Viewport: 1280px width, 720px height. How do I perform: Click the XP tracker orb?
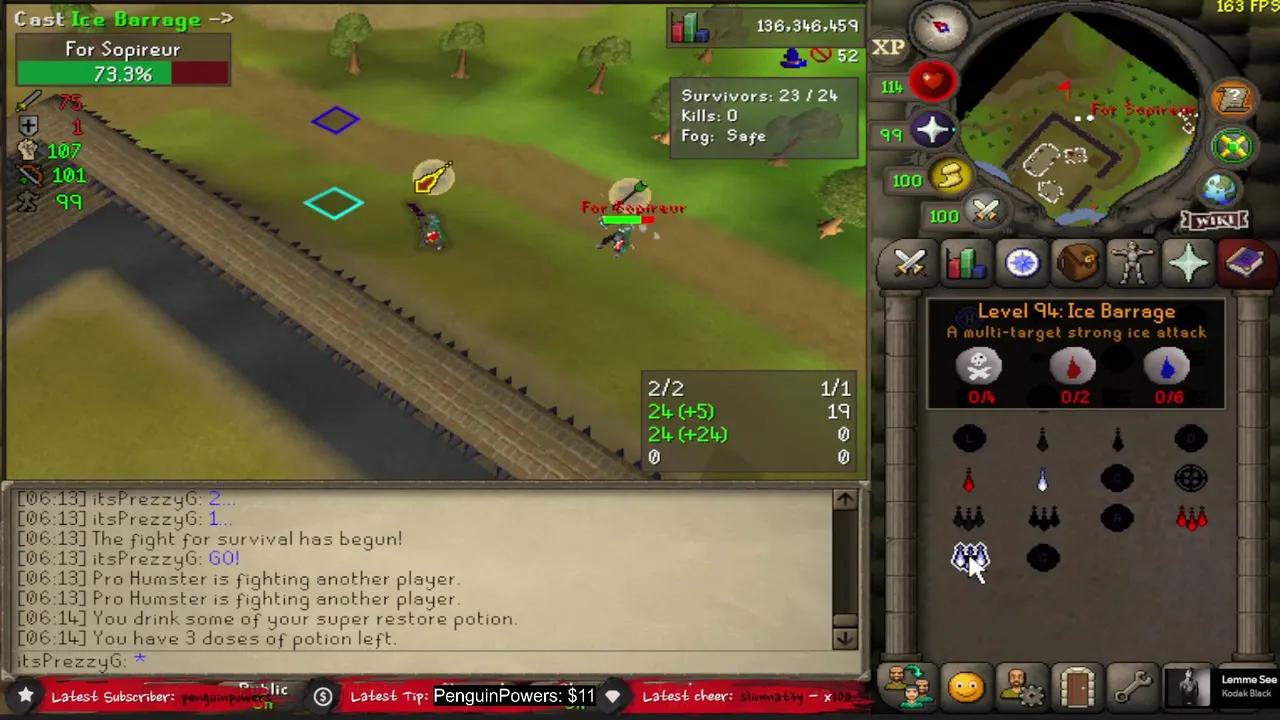pos(890,47)
